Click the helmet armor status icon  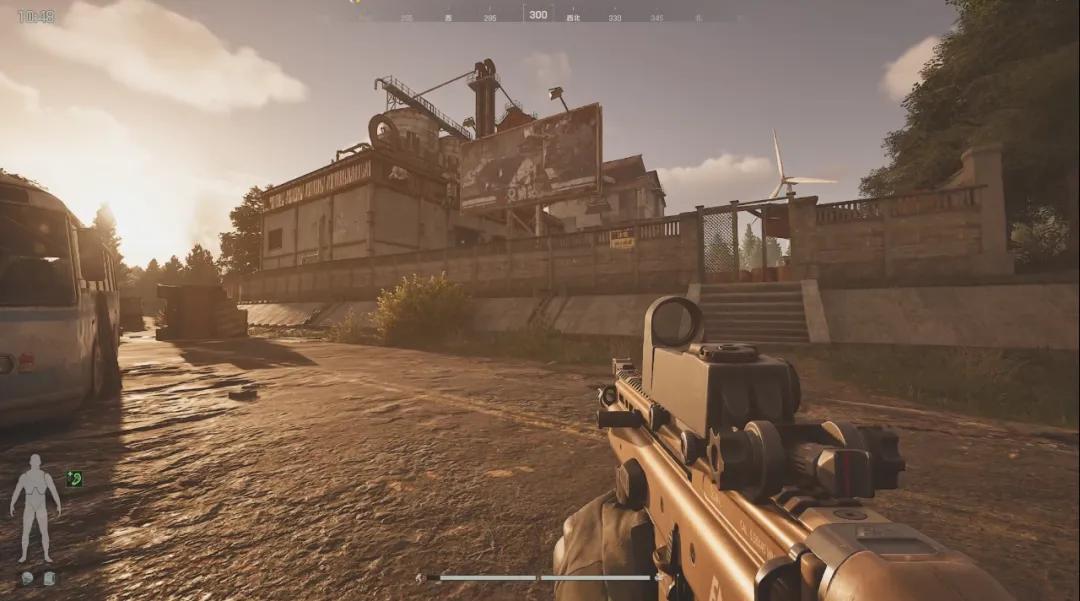(x=26, y=578)
